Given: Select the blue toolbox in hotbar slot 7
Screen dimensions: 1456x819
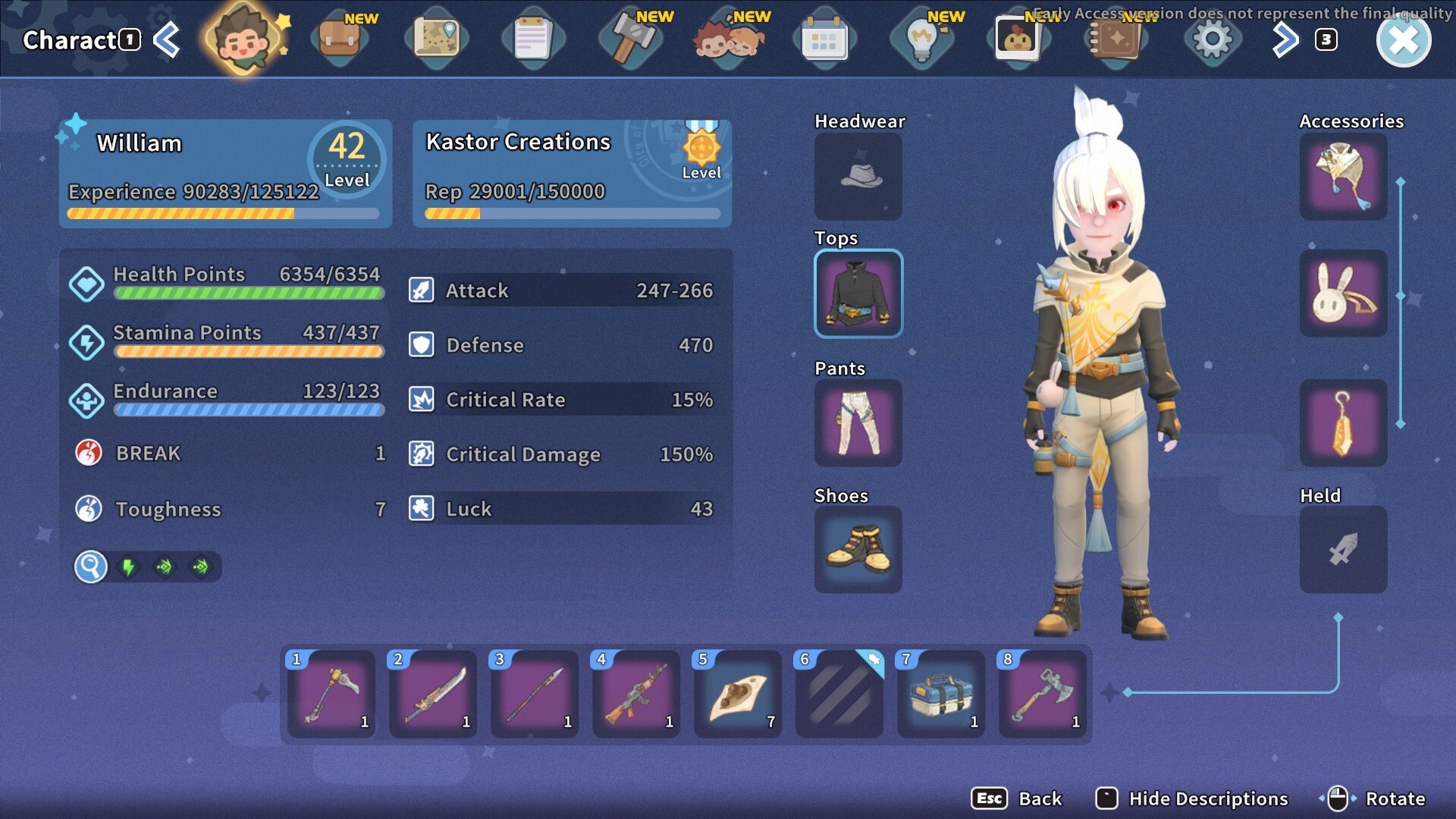Looking at the screenshot, I should [941, 694].
